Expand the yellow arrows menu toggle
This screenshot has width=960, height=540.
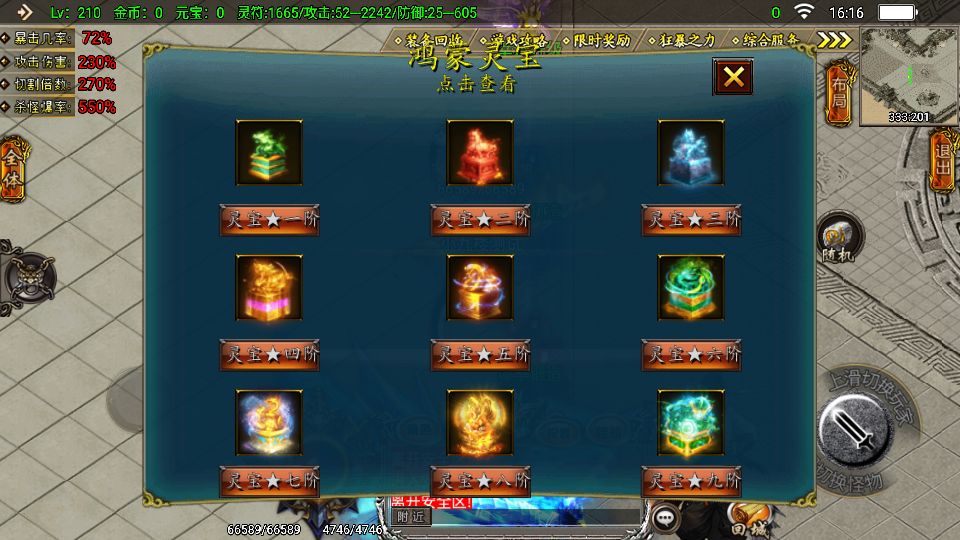click(834, 40)
